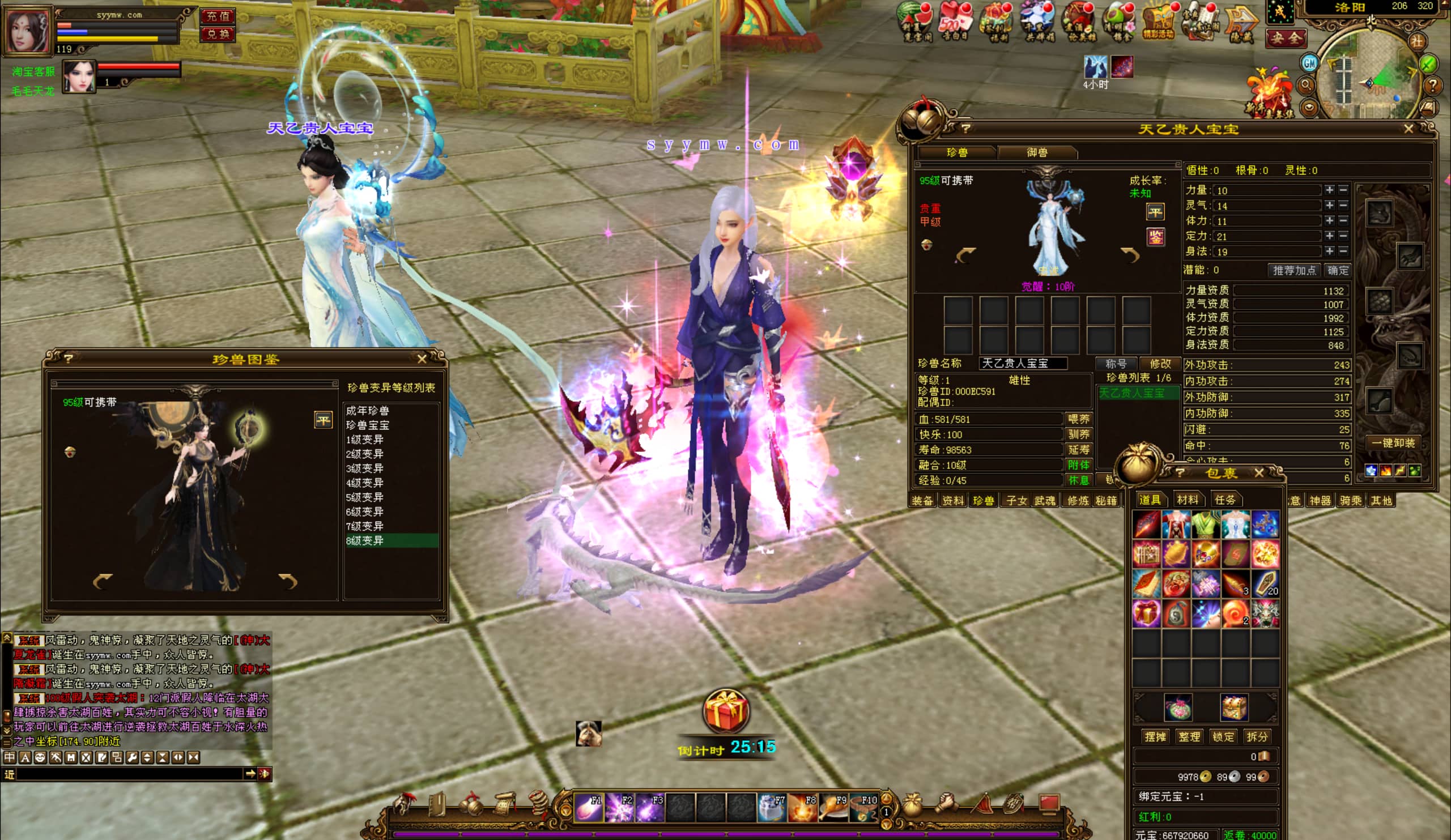Add a point to 力量 with plus

1329,190
